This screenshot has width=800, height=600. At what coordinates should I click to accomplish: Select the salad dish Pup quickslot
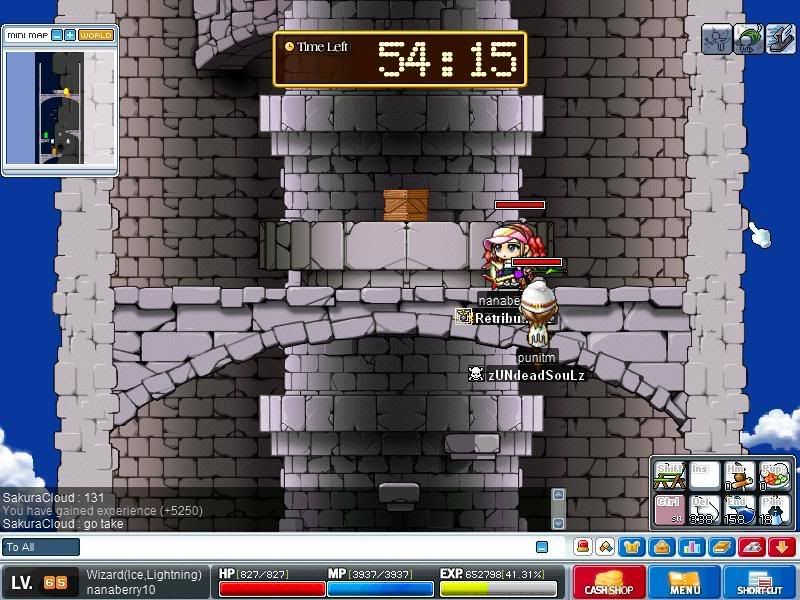coord(773,475)
